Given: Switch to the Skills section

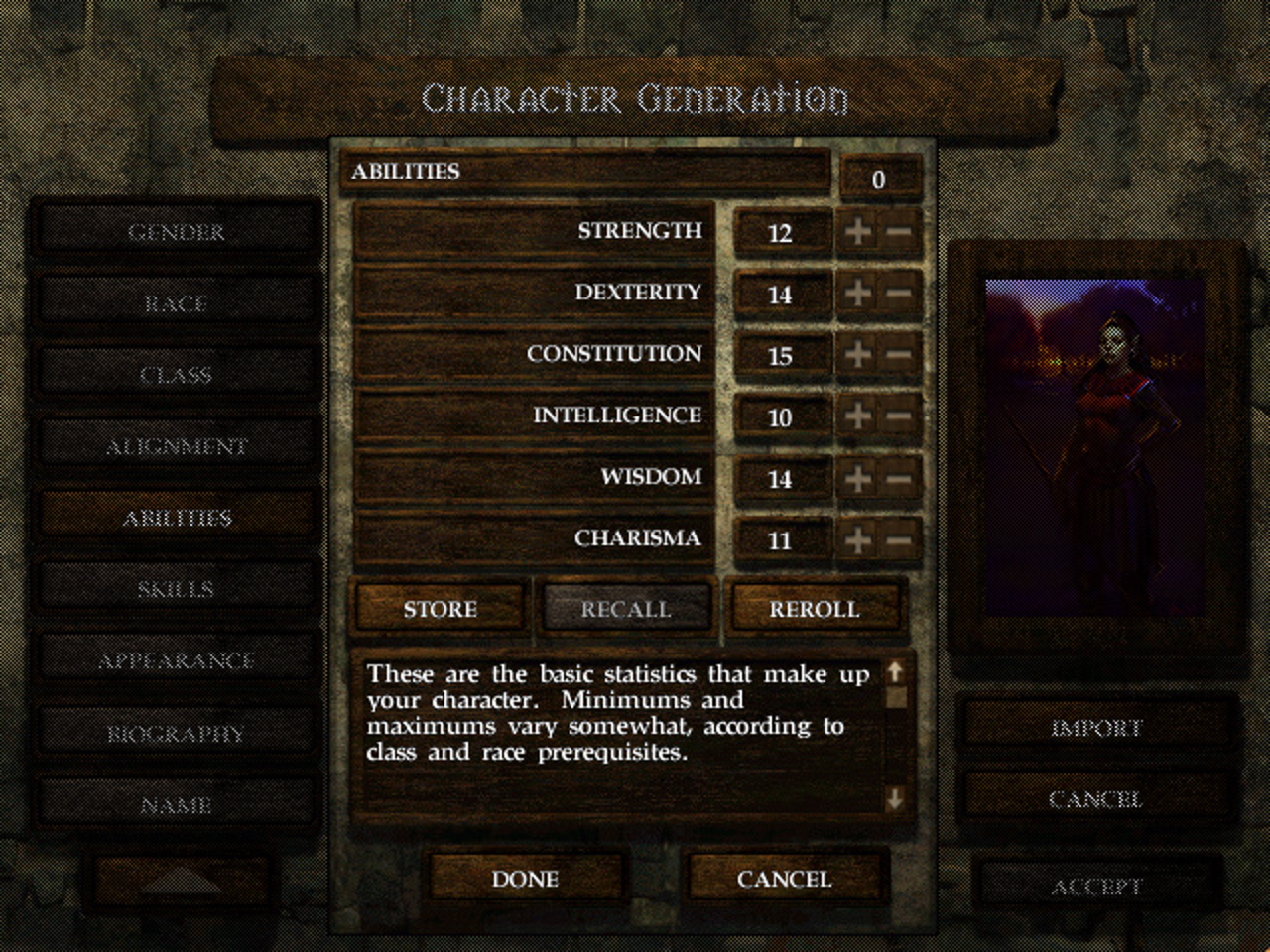Looking at the screenshot, I should point(177,588).
